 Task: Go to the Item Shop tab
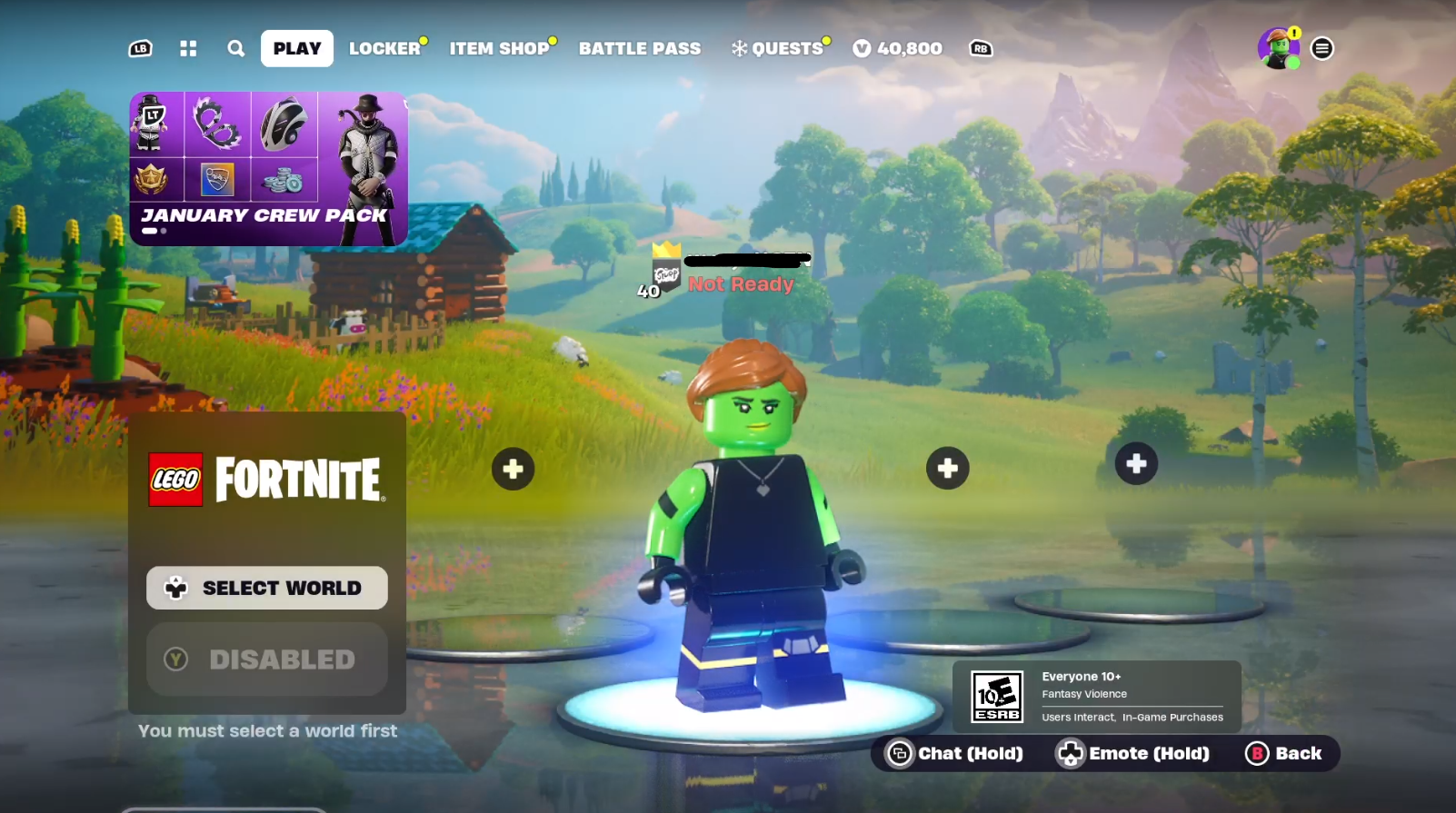point(499,49)
